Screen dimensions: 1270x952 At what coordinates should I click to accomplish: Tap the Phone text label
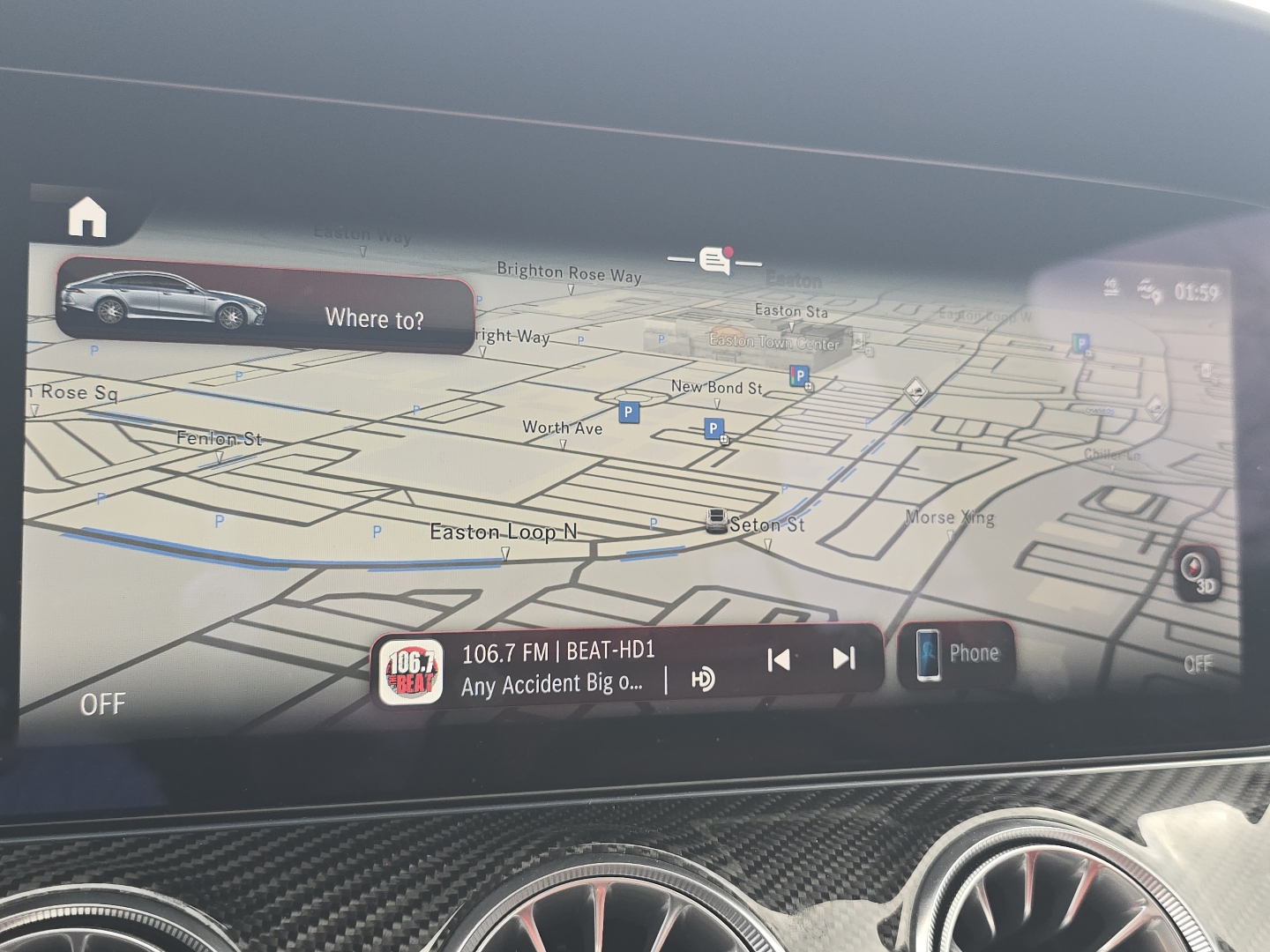point(974,652)
